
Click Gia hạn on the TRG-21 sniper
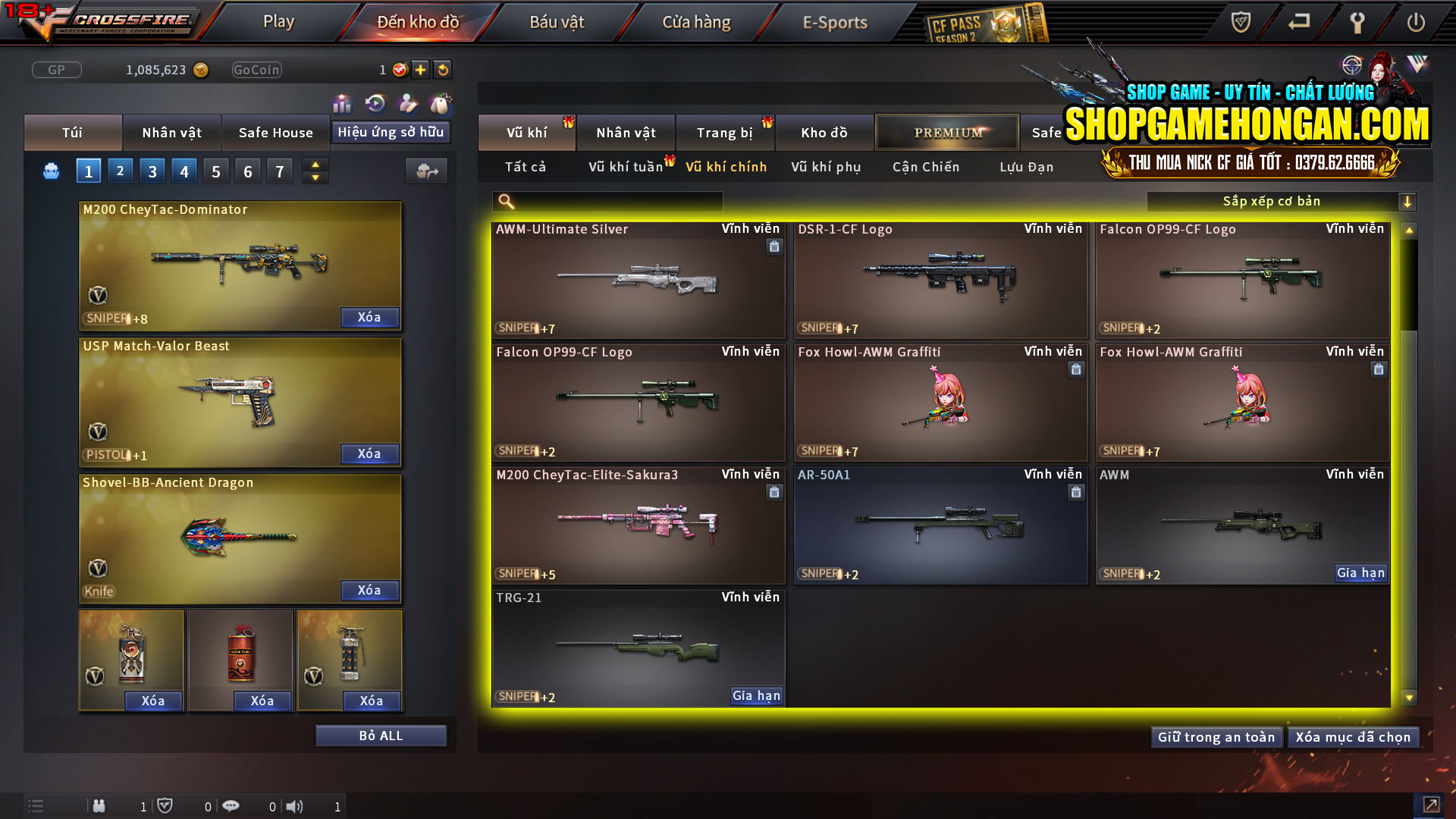coord(755,695)
